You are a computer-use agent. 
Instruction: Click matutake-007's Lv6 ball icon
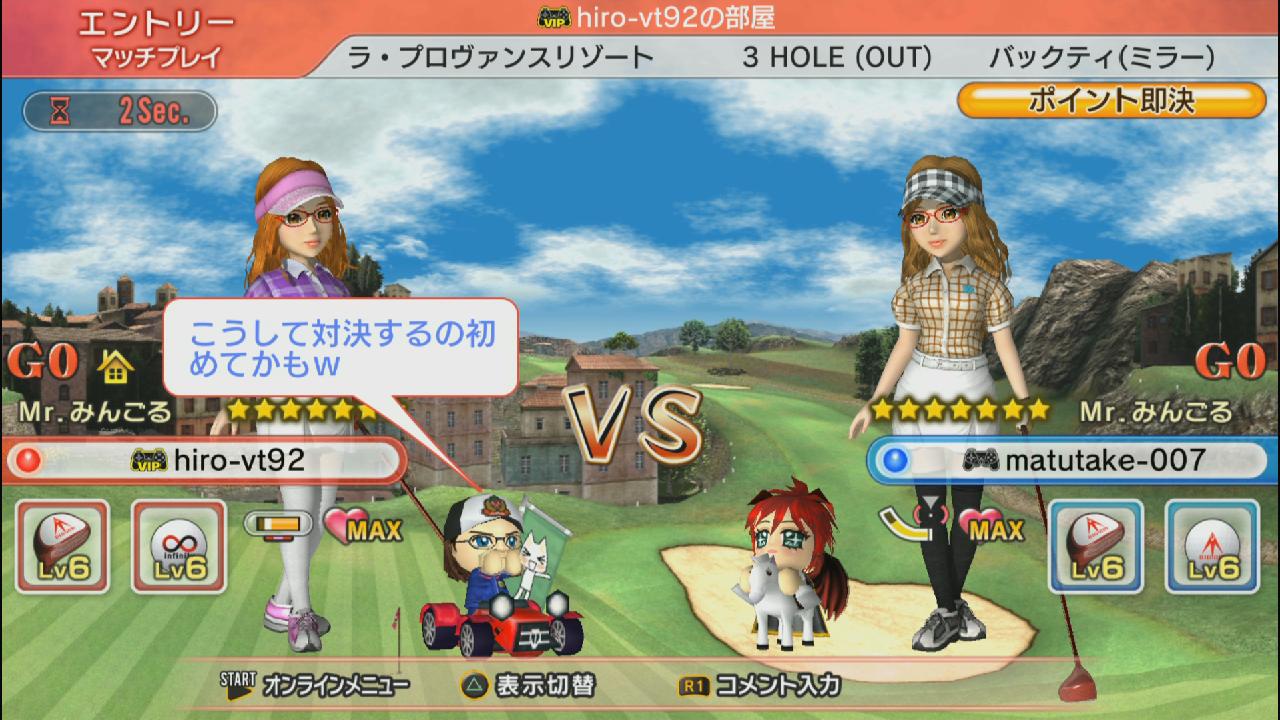point(1212,546)
